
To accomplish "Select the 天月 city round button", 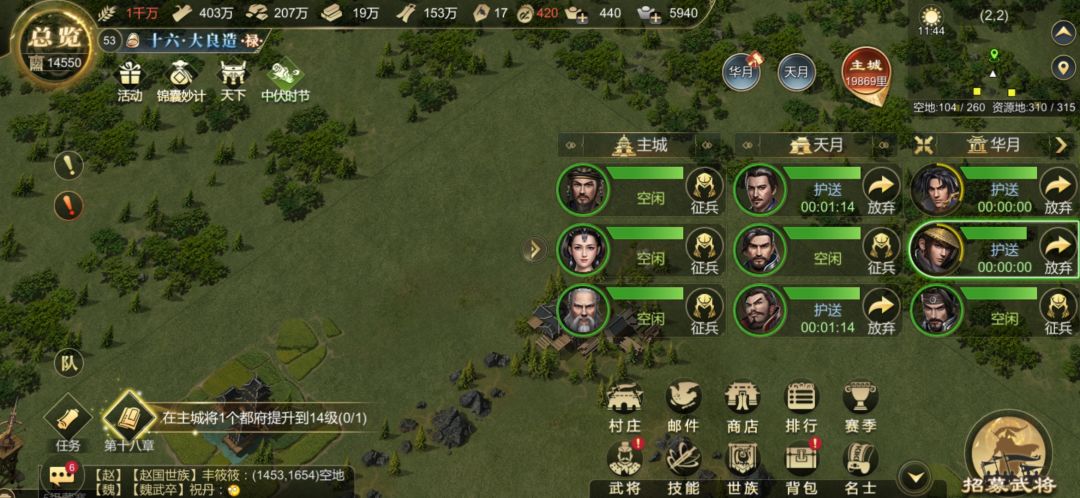I will [x=796, y=72].
